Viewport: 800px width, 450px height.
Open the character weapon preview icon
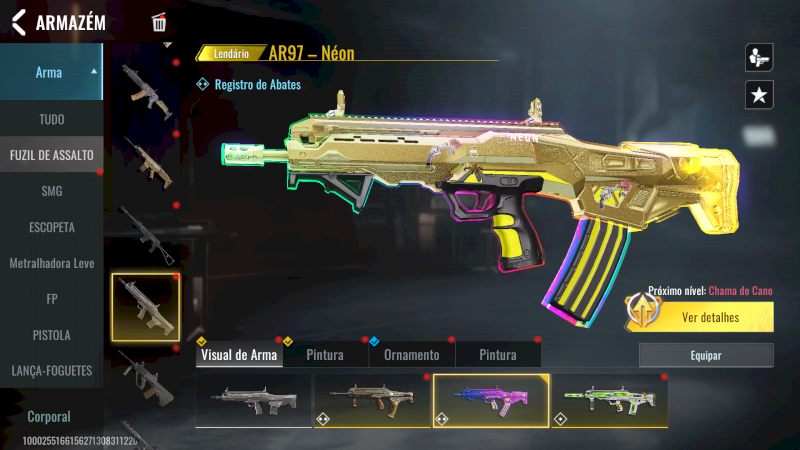(759, 57)
